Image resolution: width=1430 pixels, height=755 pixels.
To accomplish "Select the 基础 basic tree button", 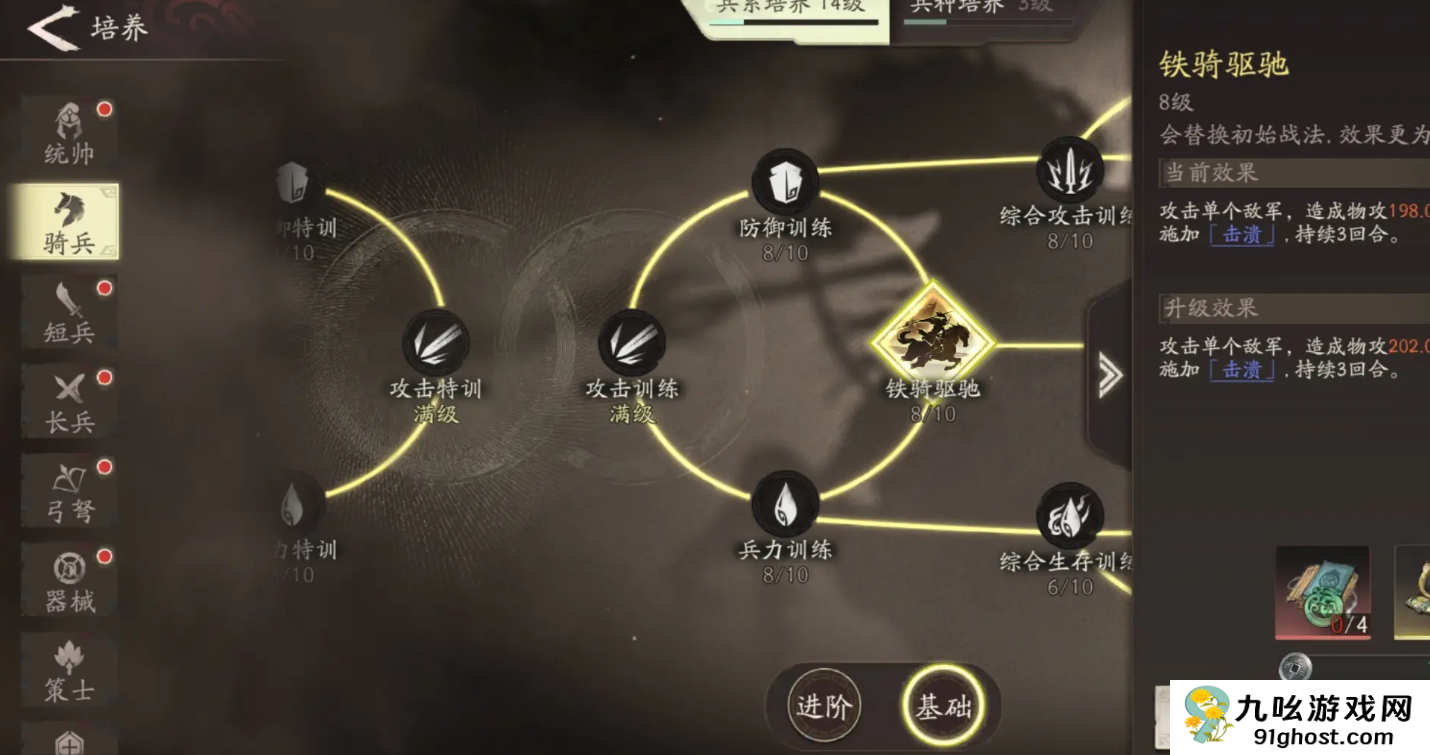I will click(x=942, y=707).
